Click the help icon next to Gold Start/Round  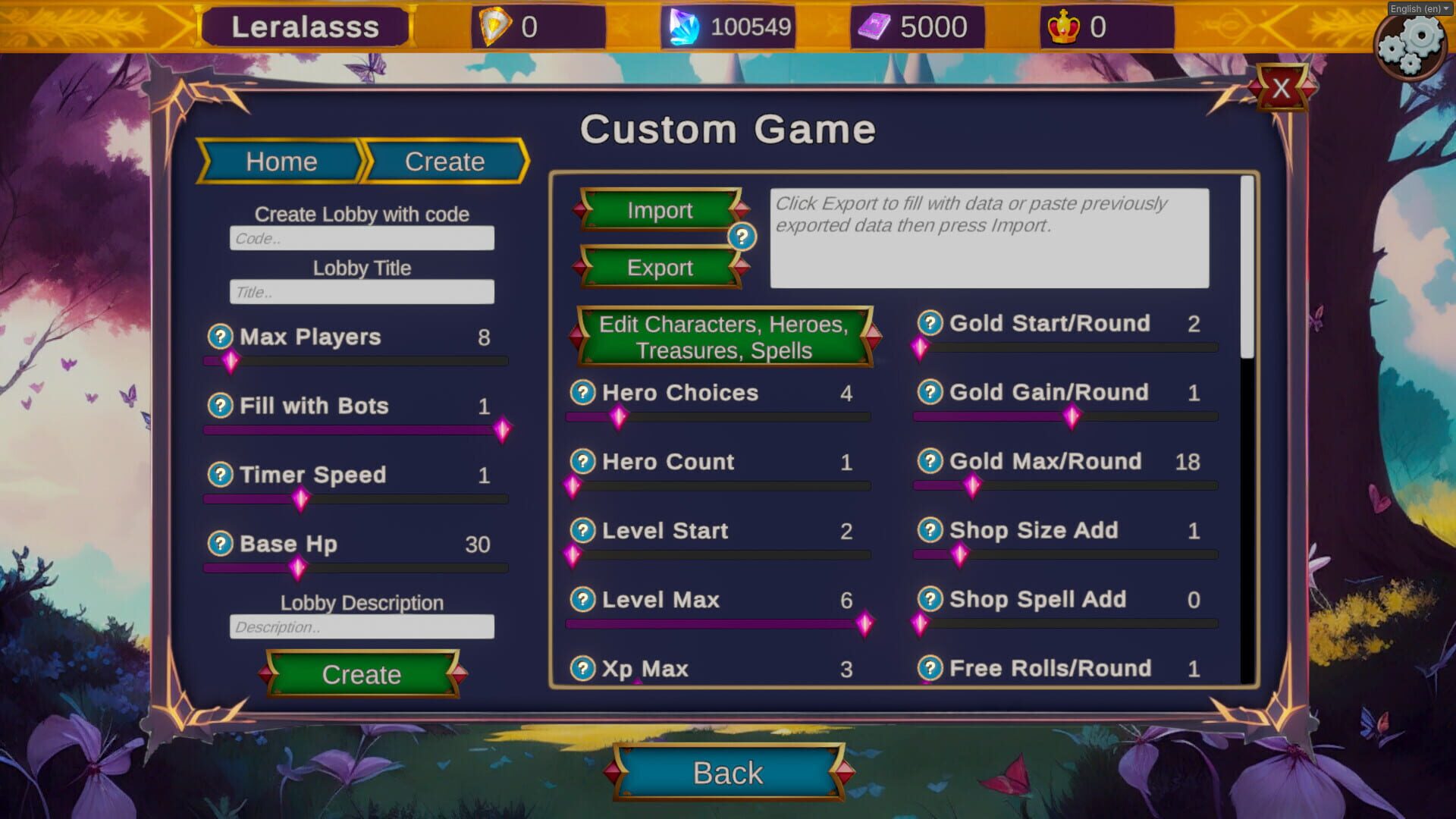pyautogui.click(x=930, y=324)
